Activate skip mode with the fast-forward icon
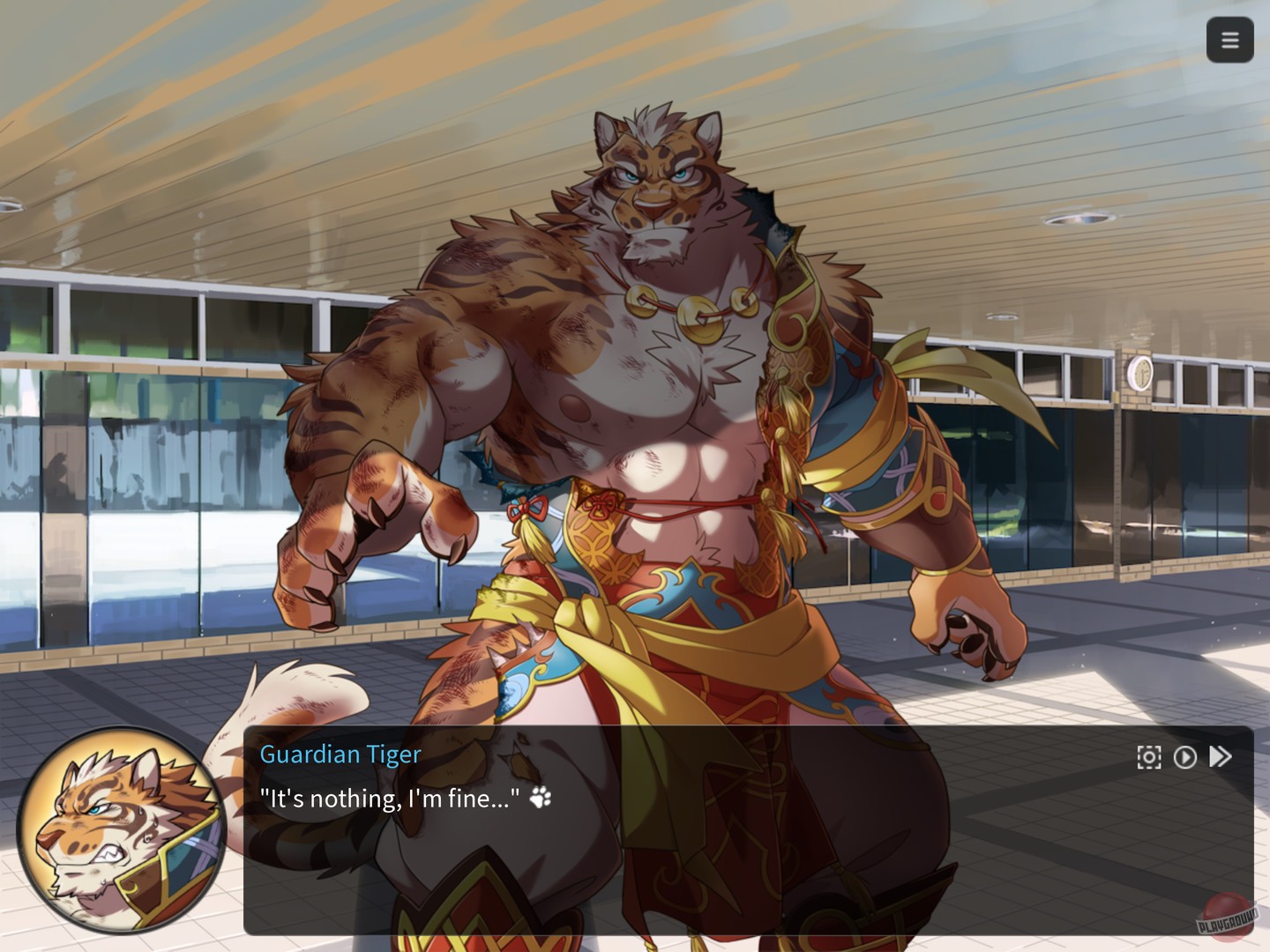The image size is (1270, 952). 1220,756
